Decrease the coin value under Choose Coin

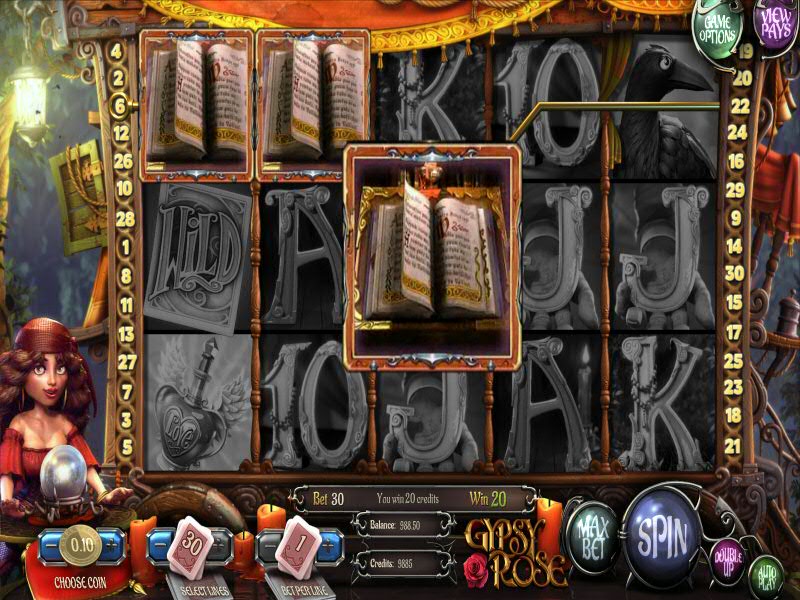pyautogui.click(x=50, y=547)
